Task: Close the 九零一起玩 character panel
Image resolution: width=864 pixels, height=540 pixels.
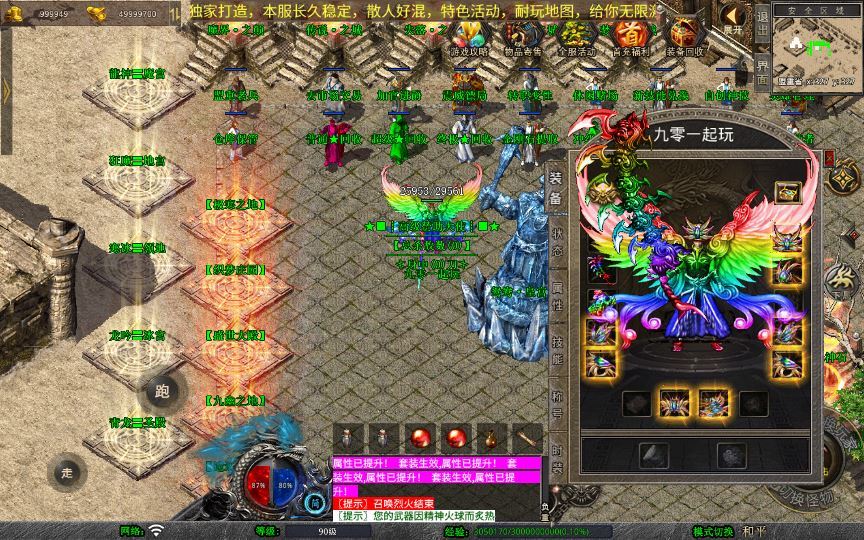Action: tap(830, 158)
